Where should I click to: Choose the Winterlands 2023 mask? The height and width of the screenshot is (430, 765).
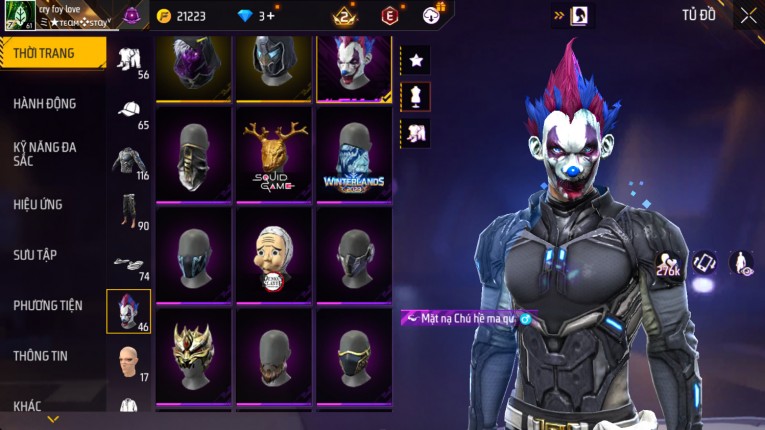[354, 154]
